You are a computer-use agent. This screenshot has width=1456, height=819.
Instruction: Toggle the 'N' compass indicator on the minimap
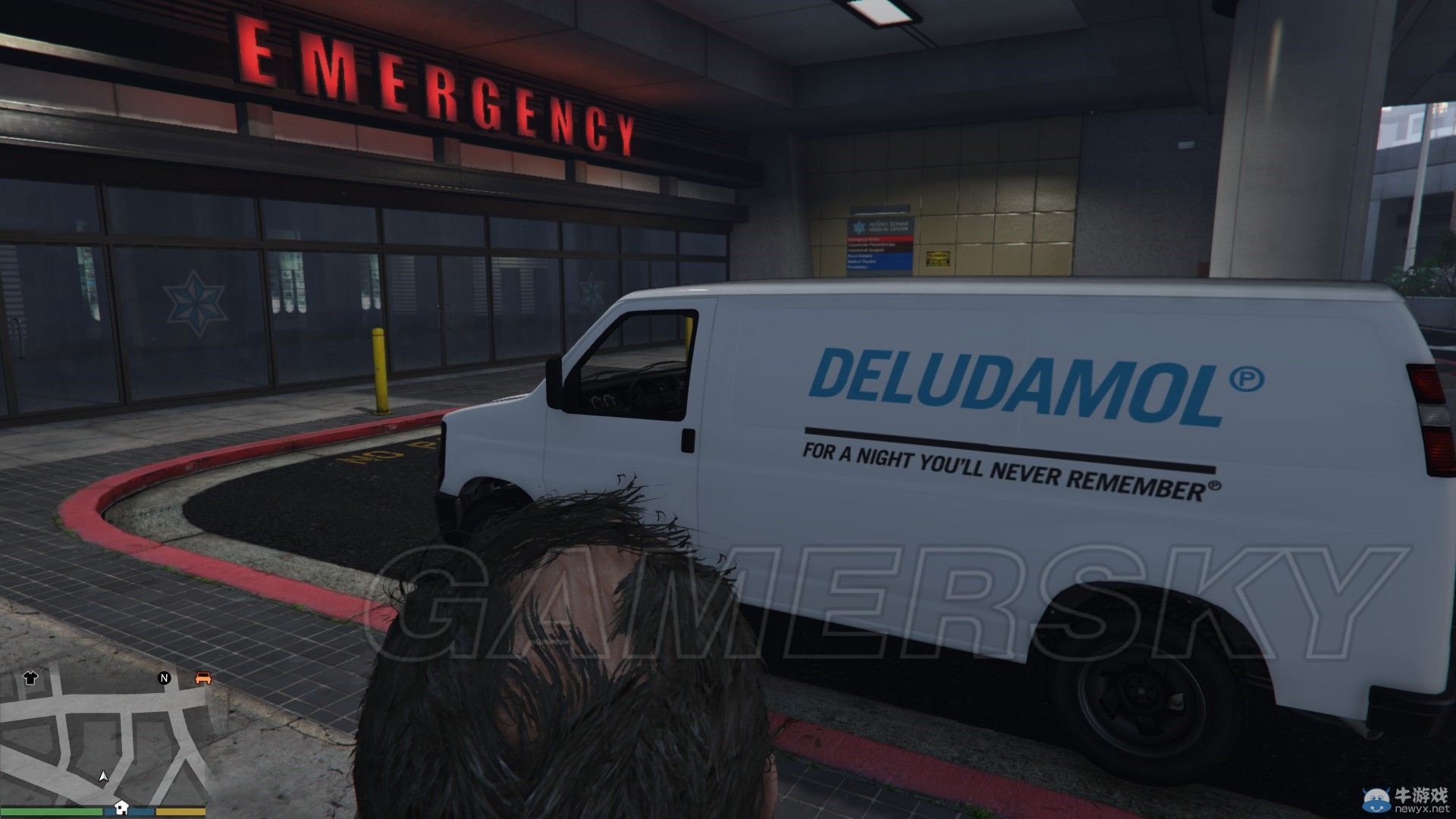[164, 677]
